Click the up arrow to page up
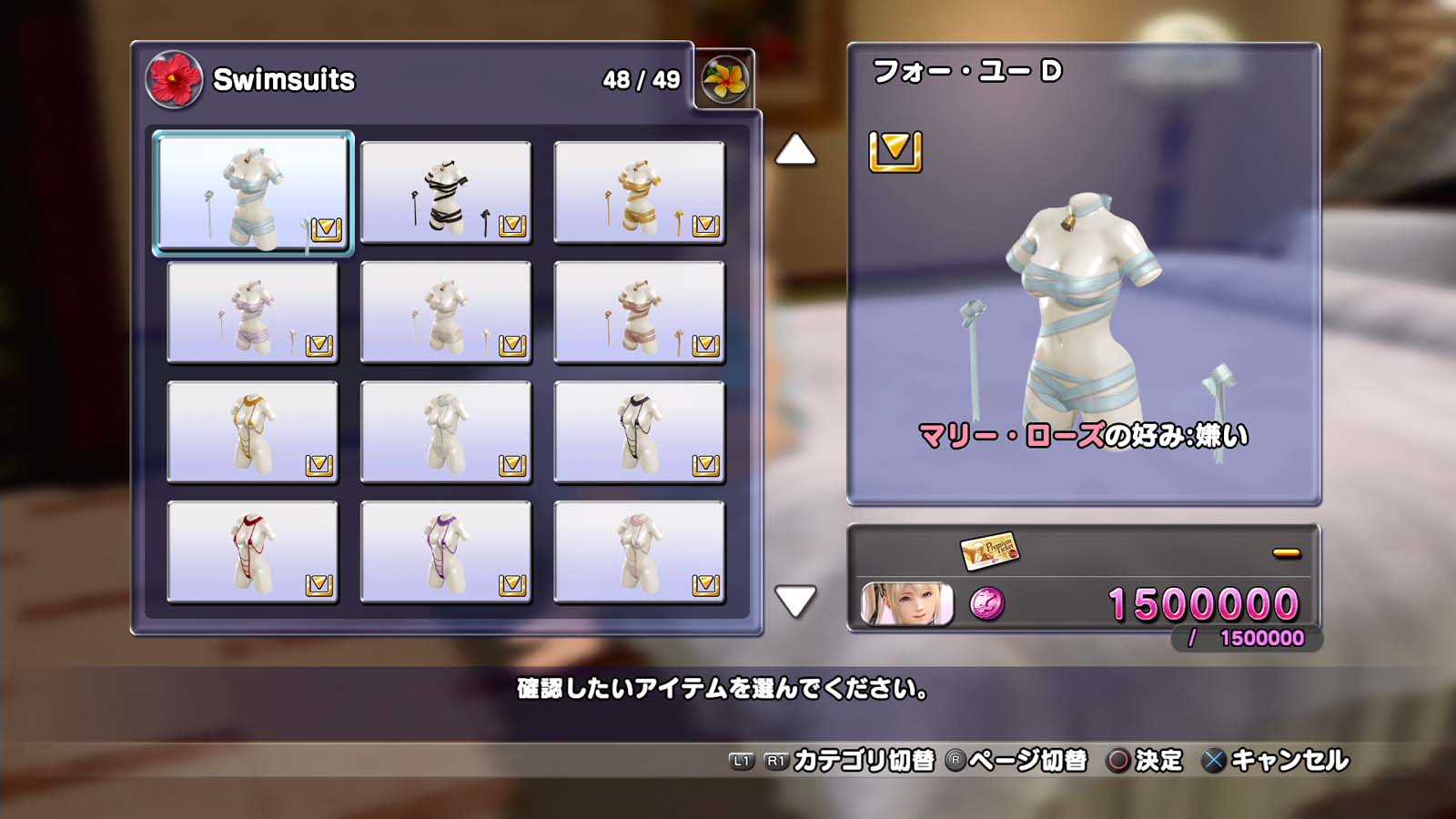 click(x=795, y=150)
